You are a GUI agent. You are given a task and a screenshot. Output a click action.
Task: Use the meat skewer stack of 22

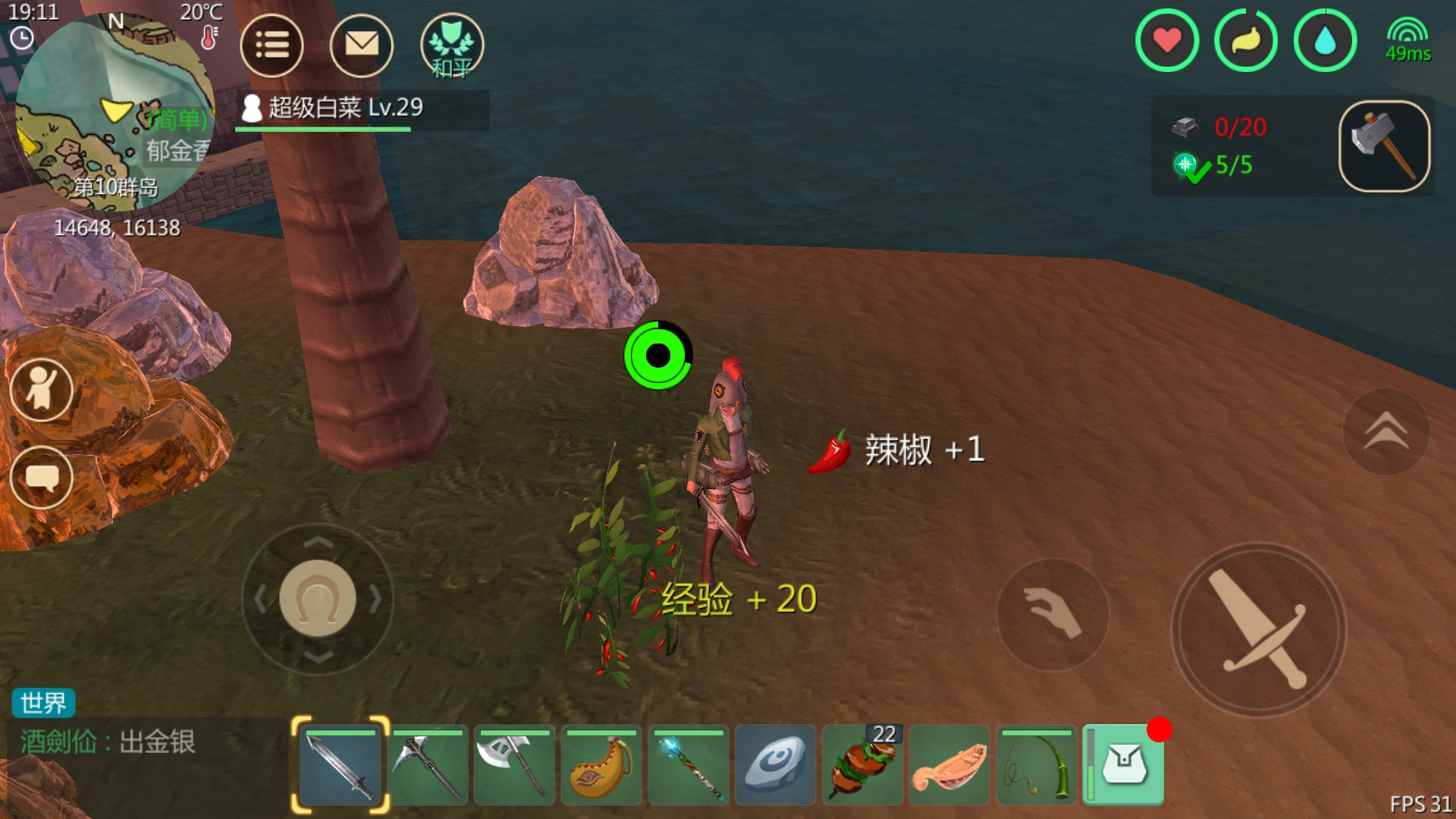pyautogui.click(x=863, y=765)
